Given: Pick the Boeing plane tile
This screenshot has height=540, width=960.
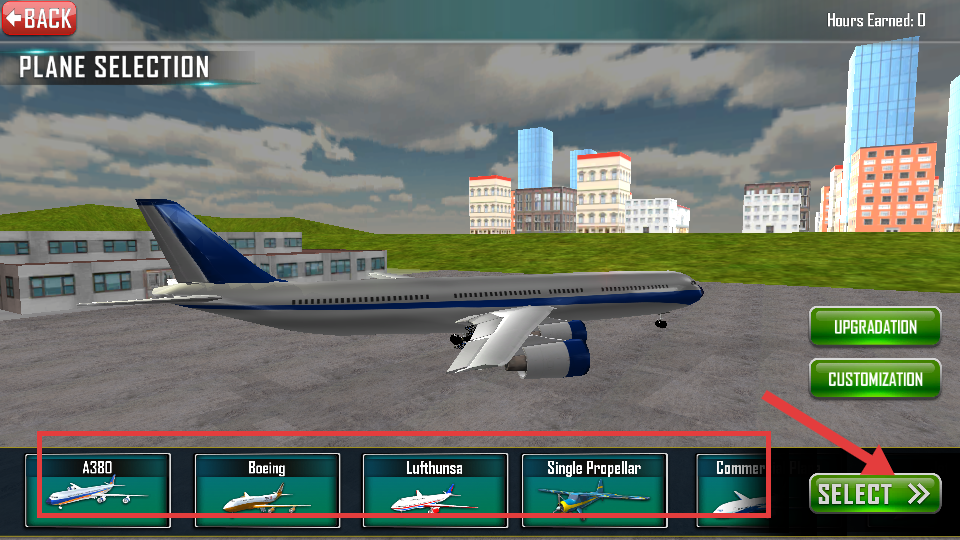Looking at the screenshot, I should pyautogui.click(x=266, y=490).
